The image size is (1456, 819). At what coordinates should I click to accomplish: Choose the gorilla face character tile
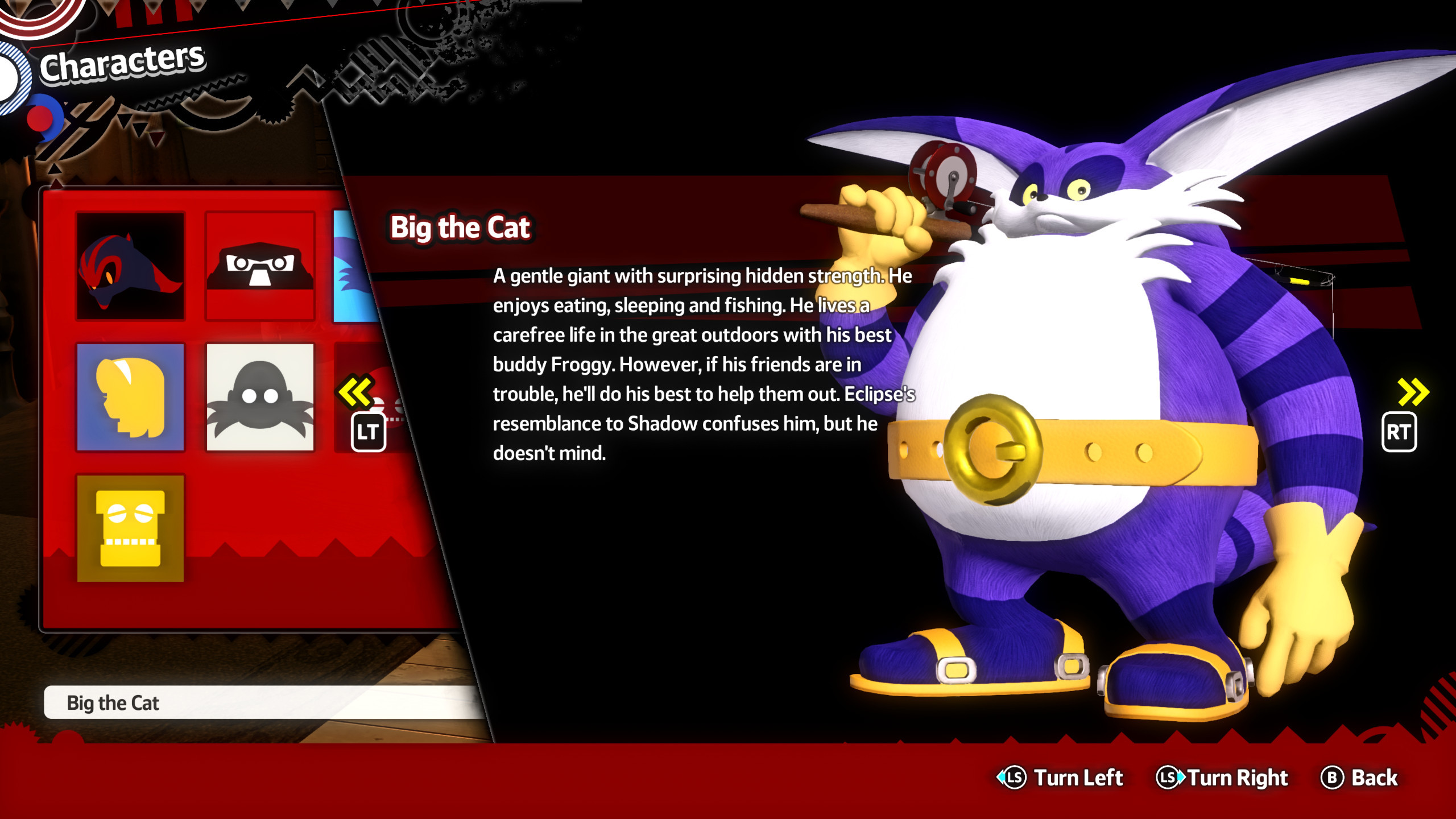pyautogui.click(x=260, y=266)
